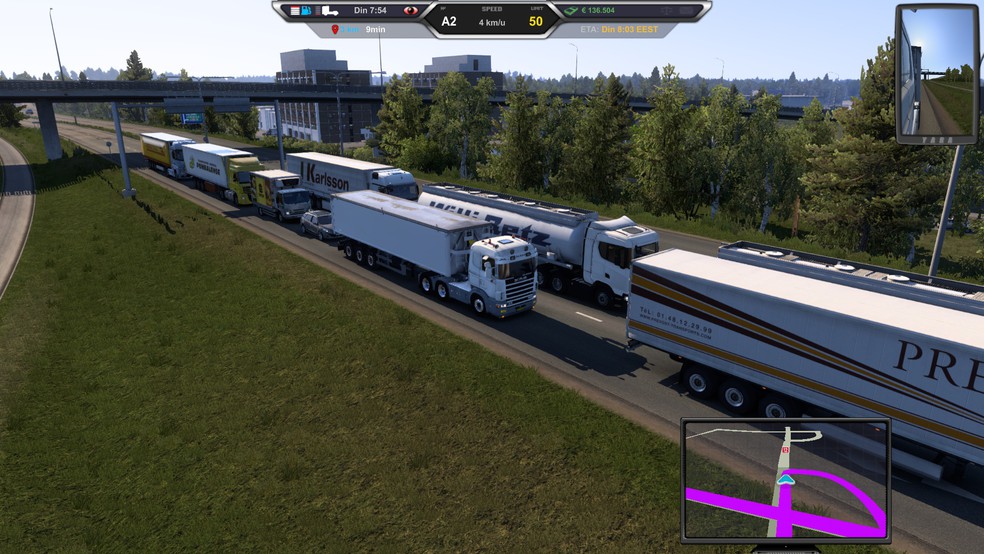The width and height of the screenshot is (984, 554).
Task: Open the green cash money icon
Action: pos(572,11)
